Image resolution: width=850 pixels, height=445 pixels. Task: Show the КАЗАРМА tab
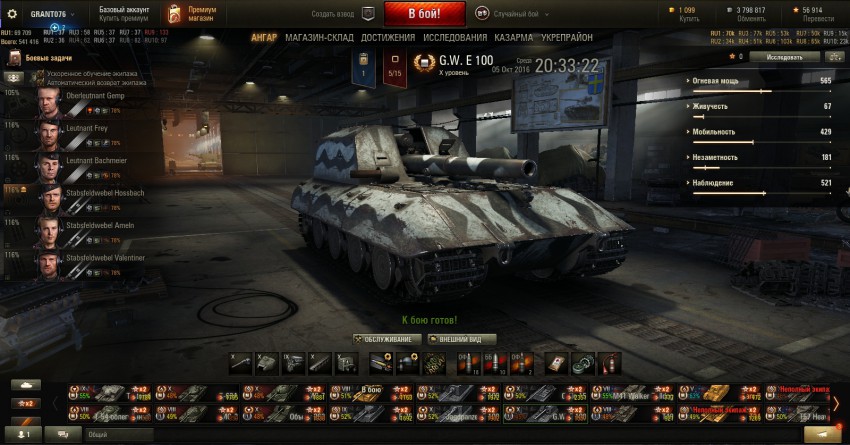513,37
